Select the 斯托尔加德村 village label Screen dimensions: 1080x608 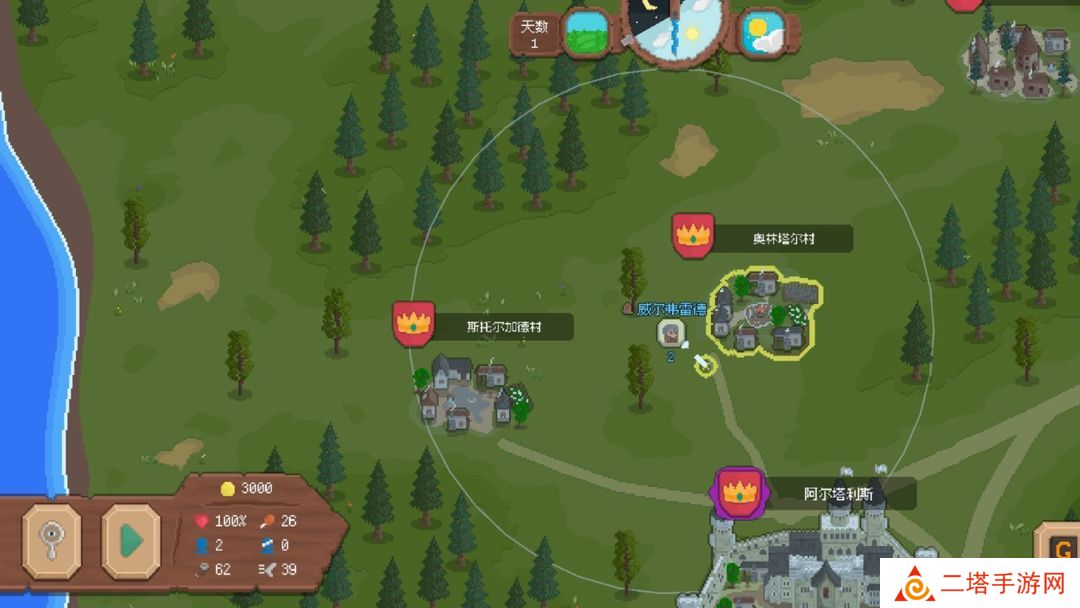point(504,326)
